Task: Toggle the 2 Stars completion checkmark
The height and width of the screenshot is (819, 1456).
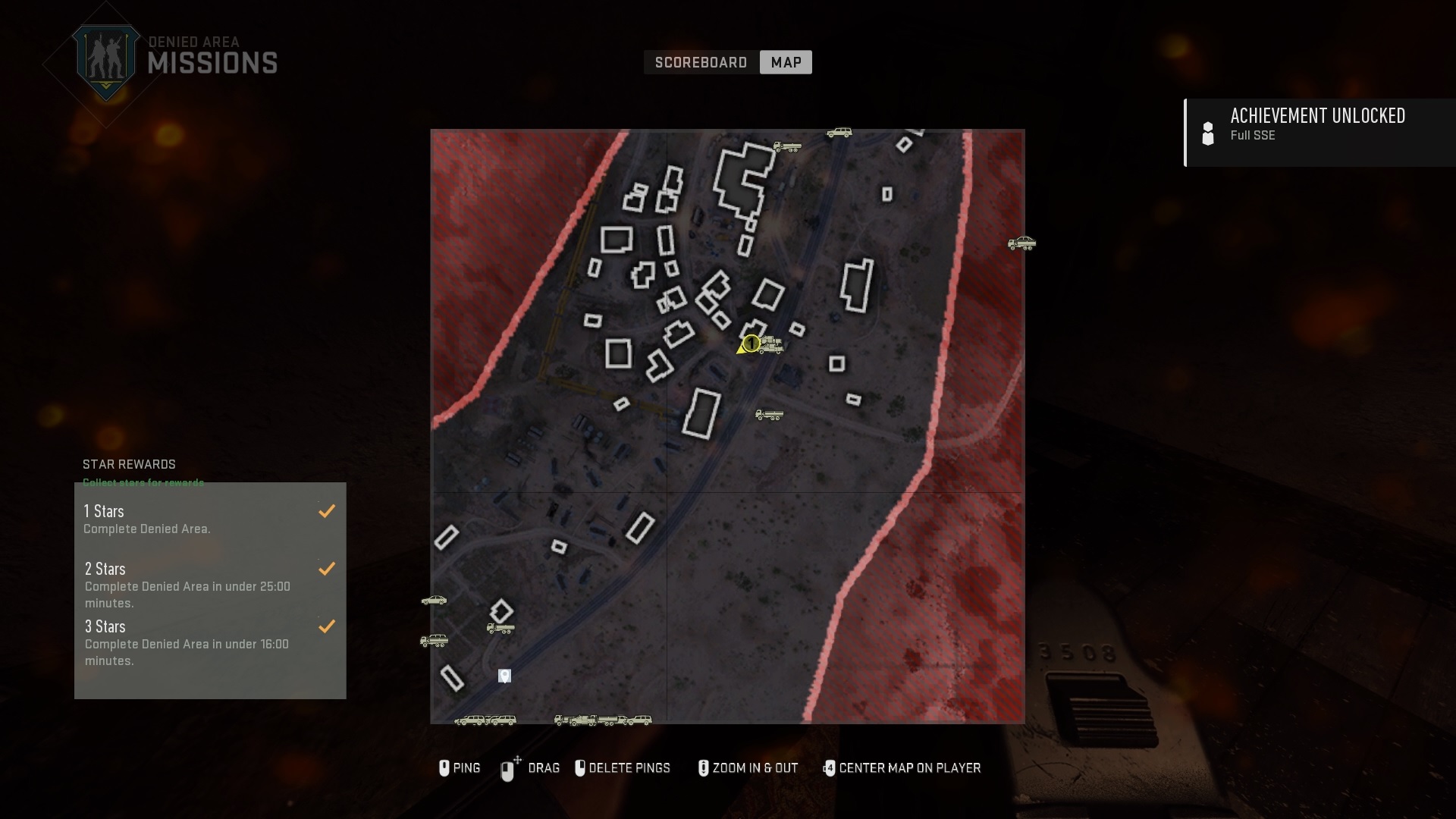Action: [328, 569]
